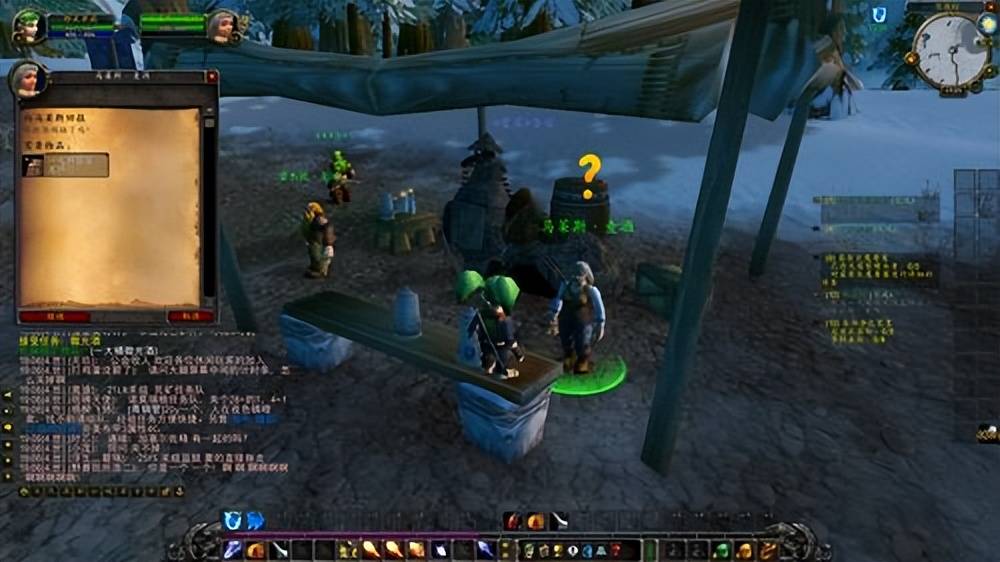Click the player character portrait
This screenshot has width=1000, height=562.
[x=29, y=26]
